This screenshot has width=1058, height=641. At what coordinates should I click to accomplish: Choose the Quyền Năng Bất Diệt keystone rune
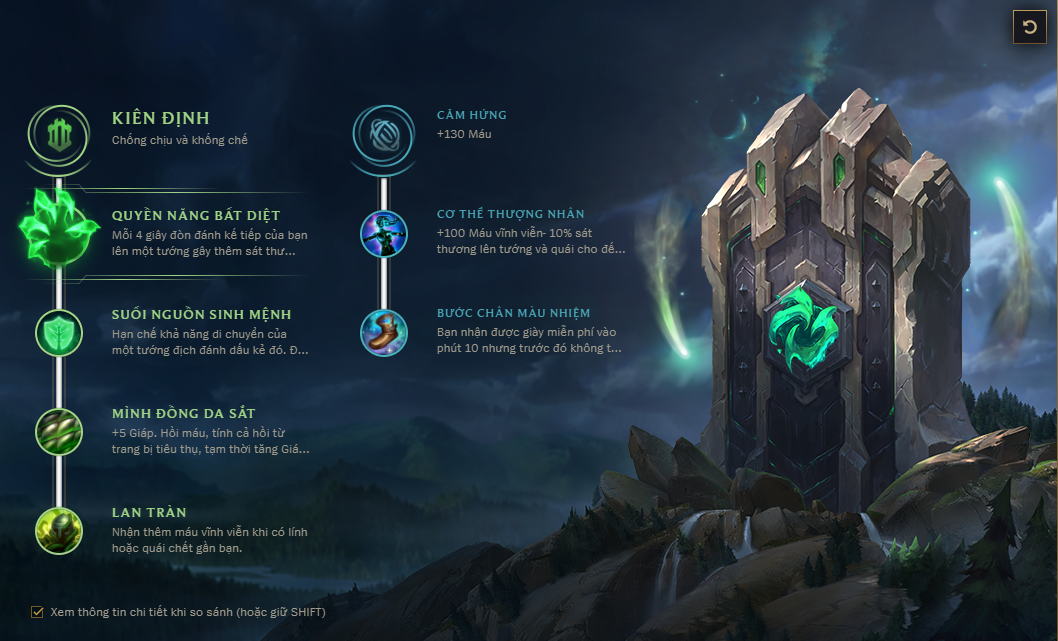(x=59, y=228)
